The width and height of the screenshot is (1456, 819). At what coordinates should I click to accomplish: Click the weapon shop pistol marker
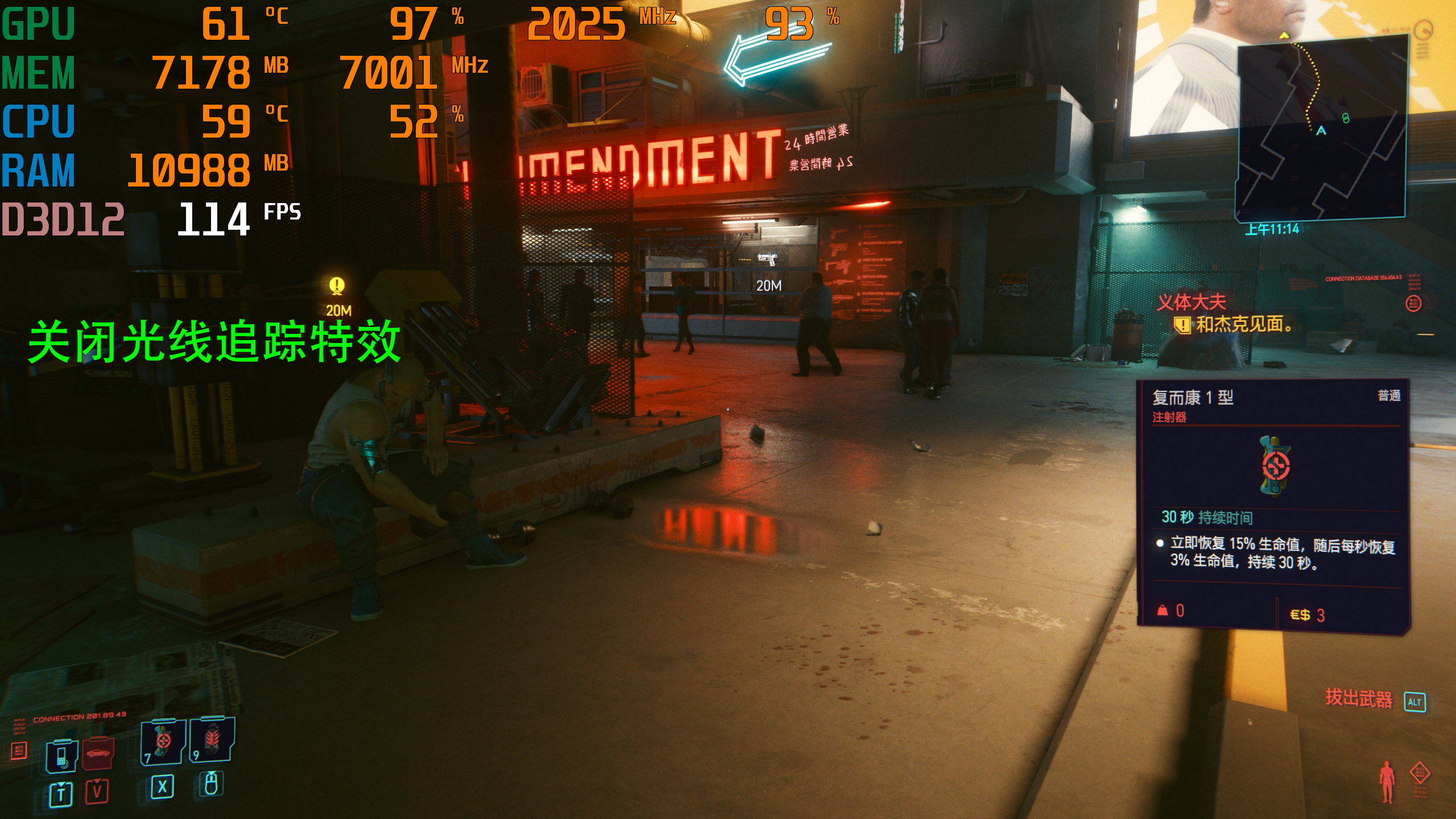pyautogui.click(x=767, y=260)
